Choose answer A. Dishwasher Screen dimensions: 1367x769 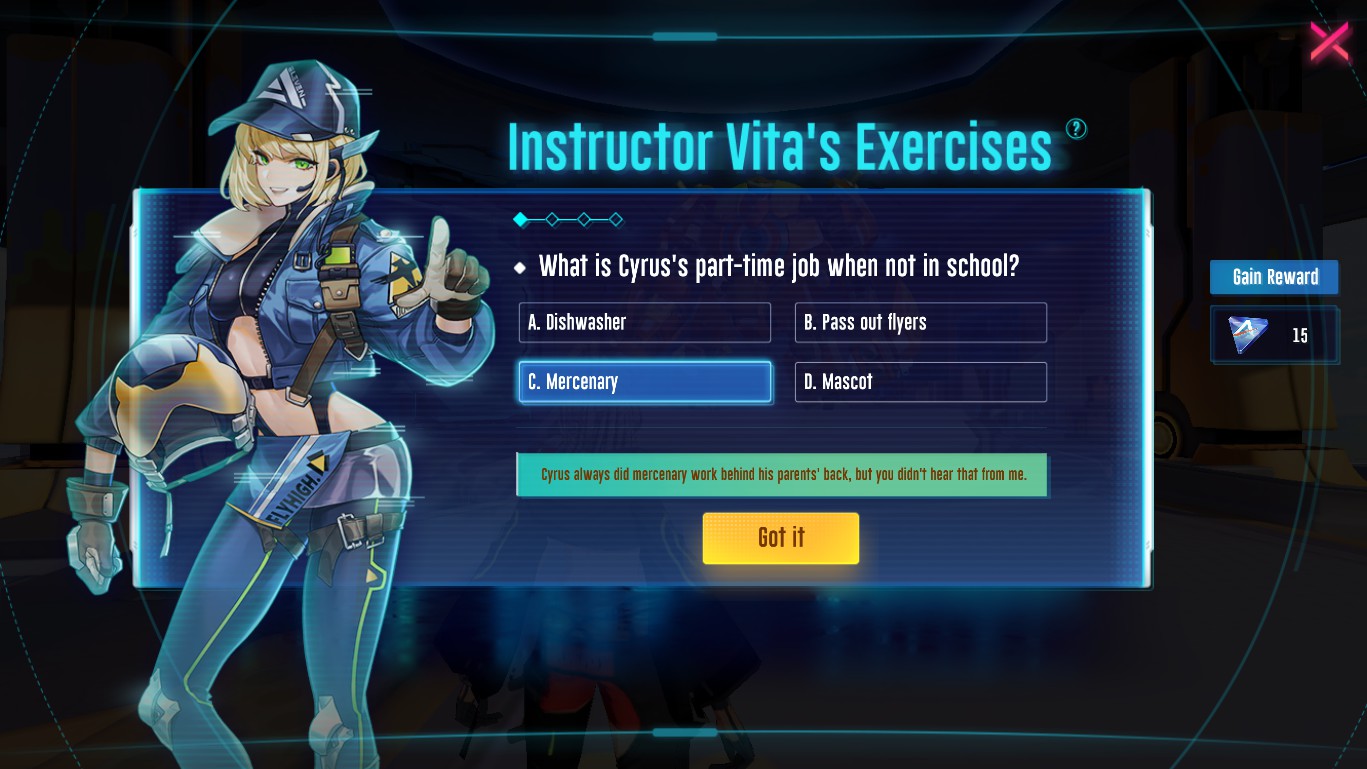(x=644, y=323)
